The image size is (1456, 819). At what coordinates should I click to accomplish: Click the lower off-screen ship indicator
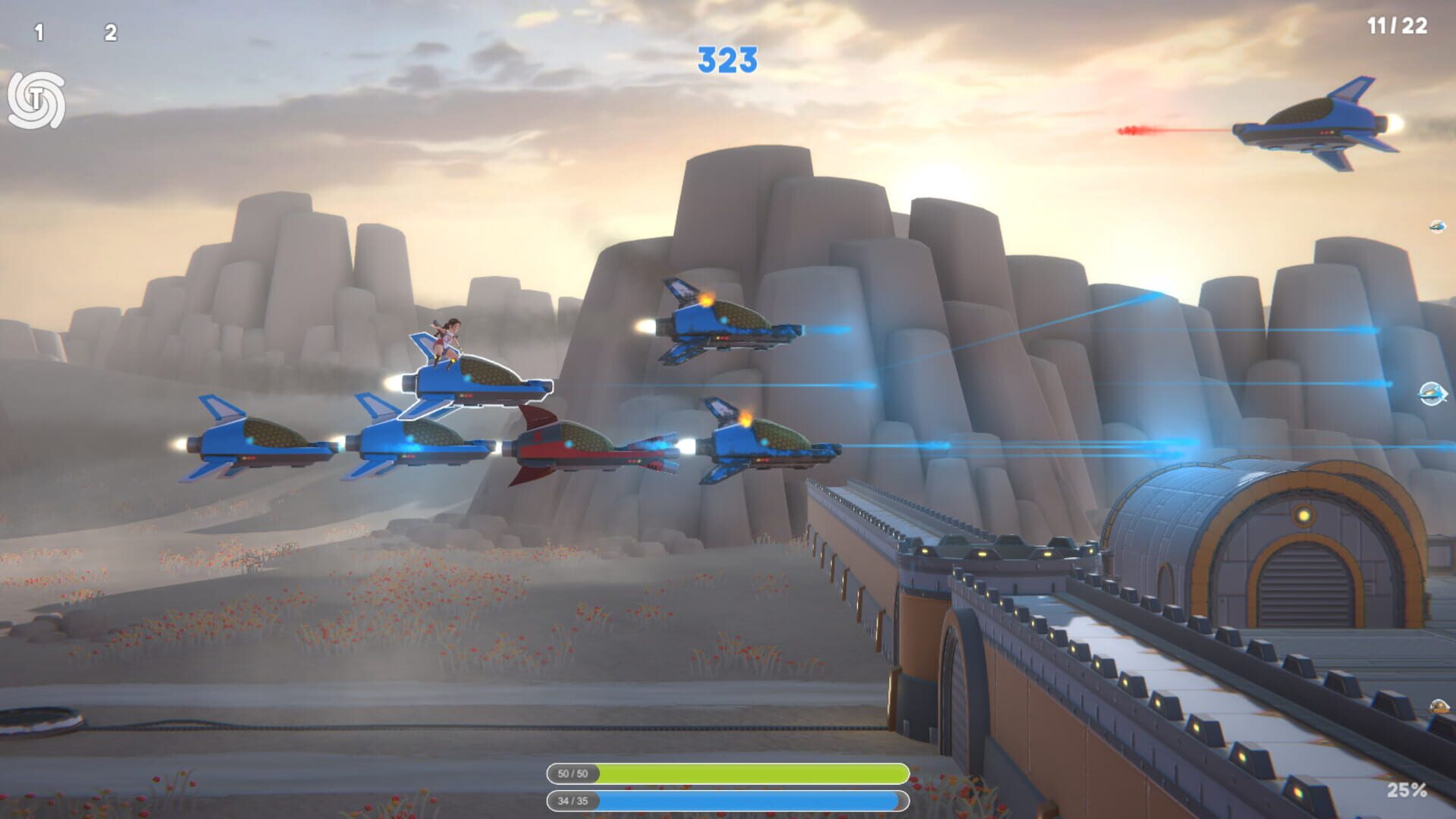click(1432, 395)
